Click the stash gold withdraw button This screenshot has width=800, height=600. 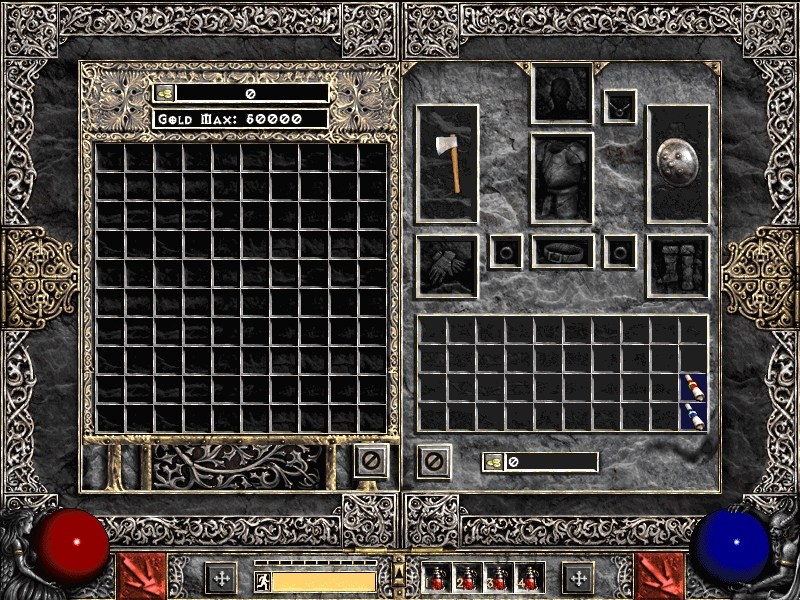(165, 93)
